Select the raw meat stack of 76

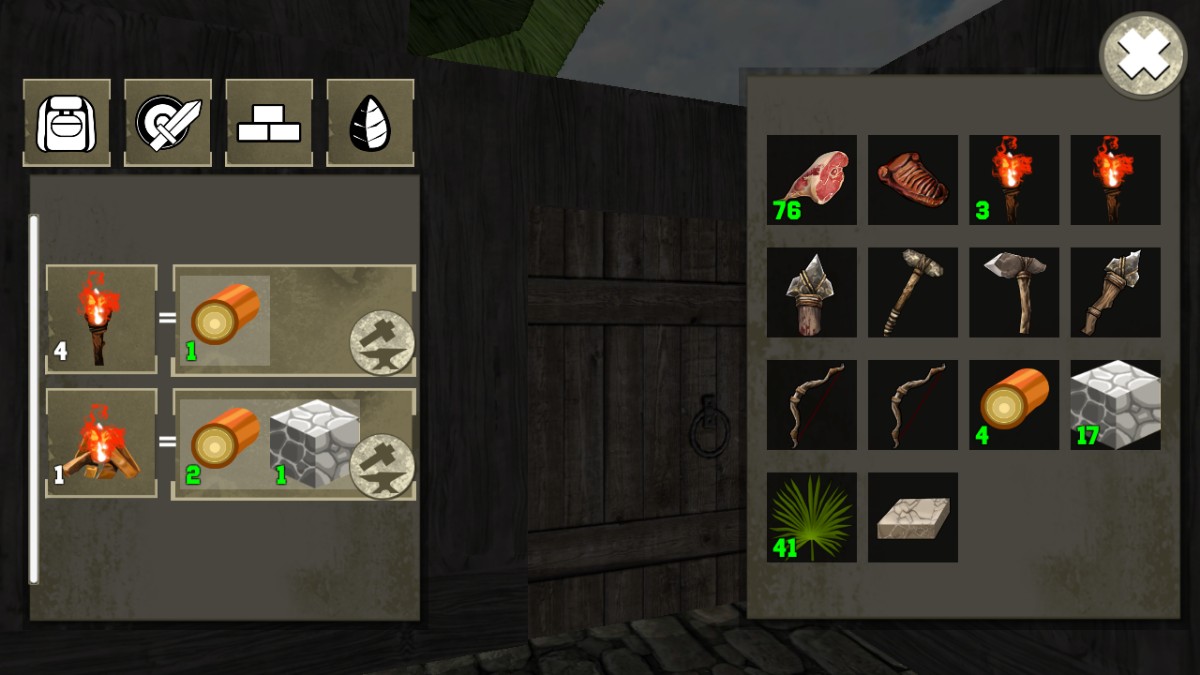tap(812, 180)
